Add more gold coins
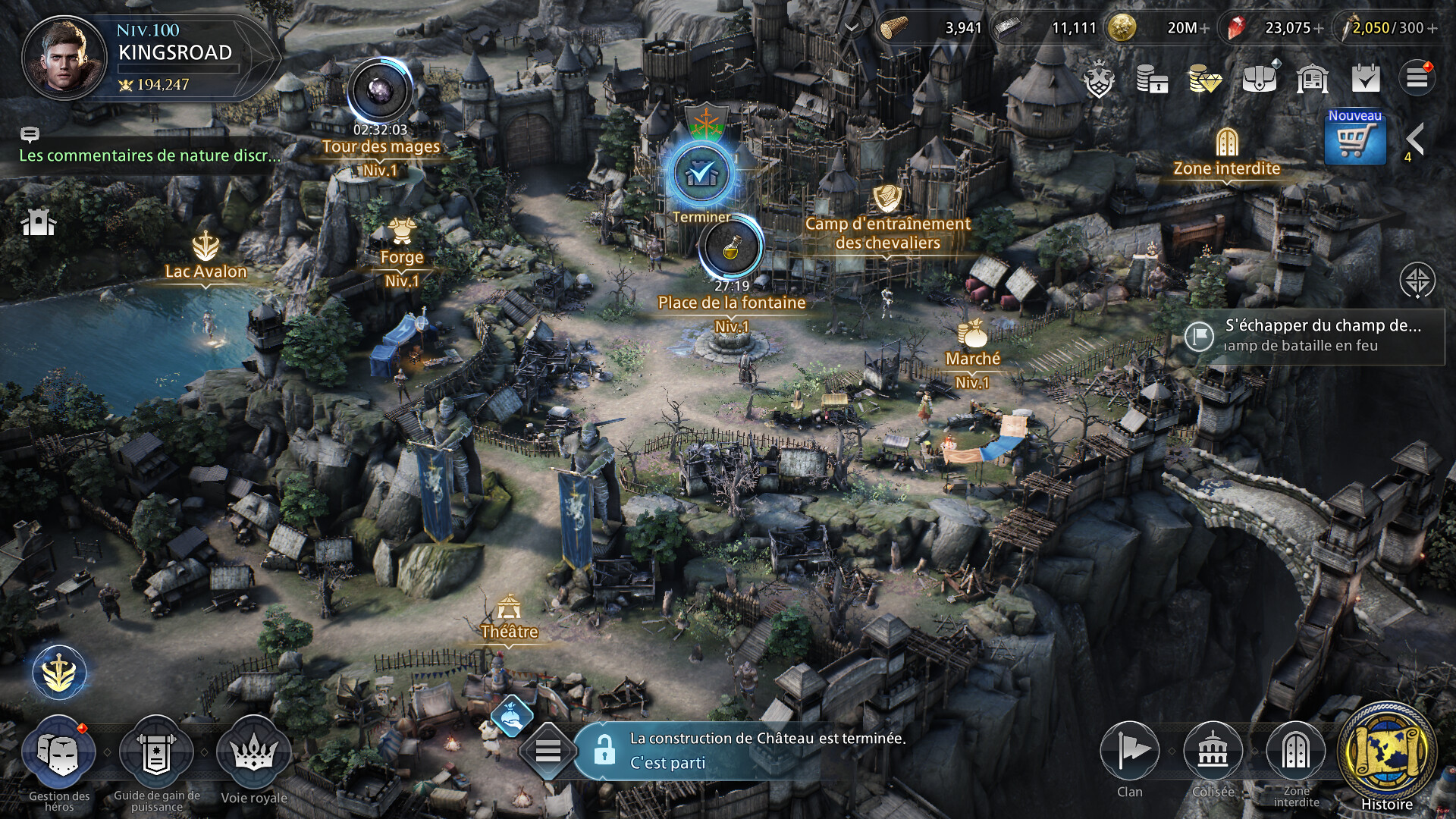Image resolution: width=1456 pixels, height=819 pixels. (x=1205, y=29)
